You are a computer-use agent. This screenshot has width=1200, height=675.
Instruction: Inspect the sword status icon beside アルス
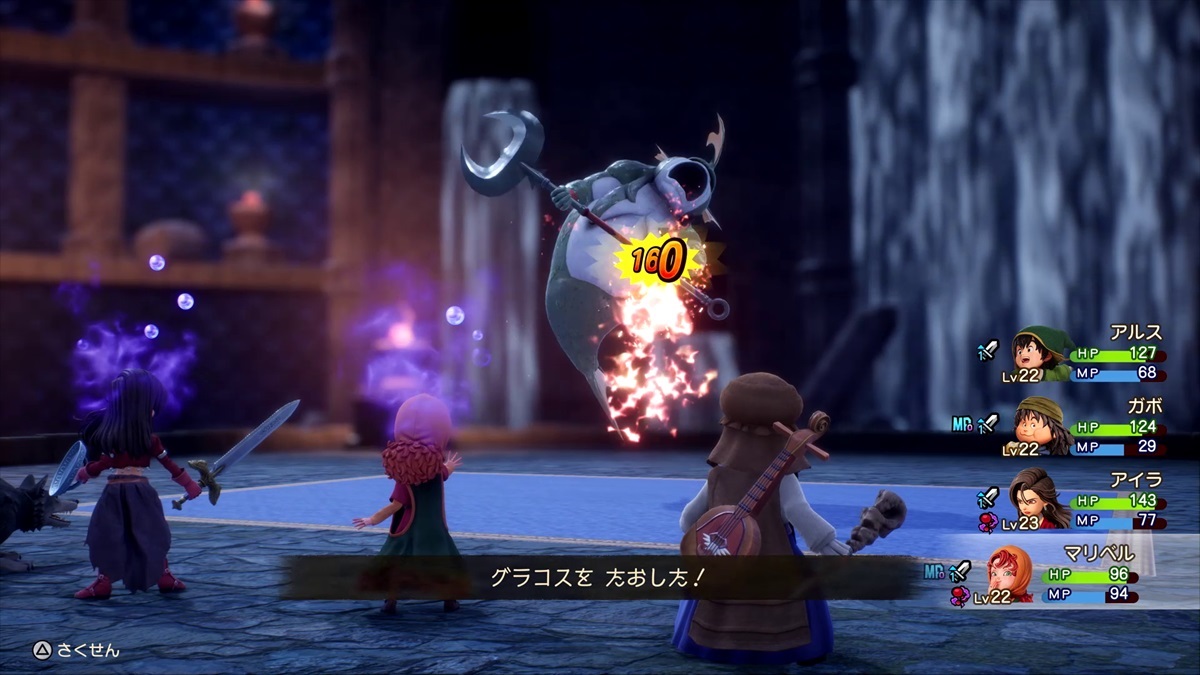(988, 349)
